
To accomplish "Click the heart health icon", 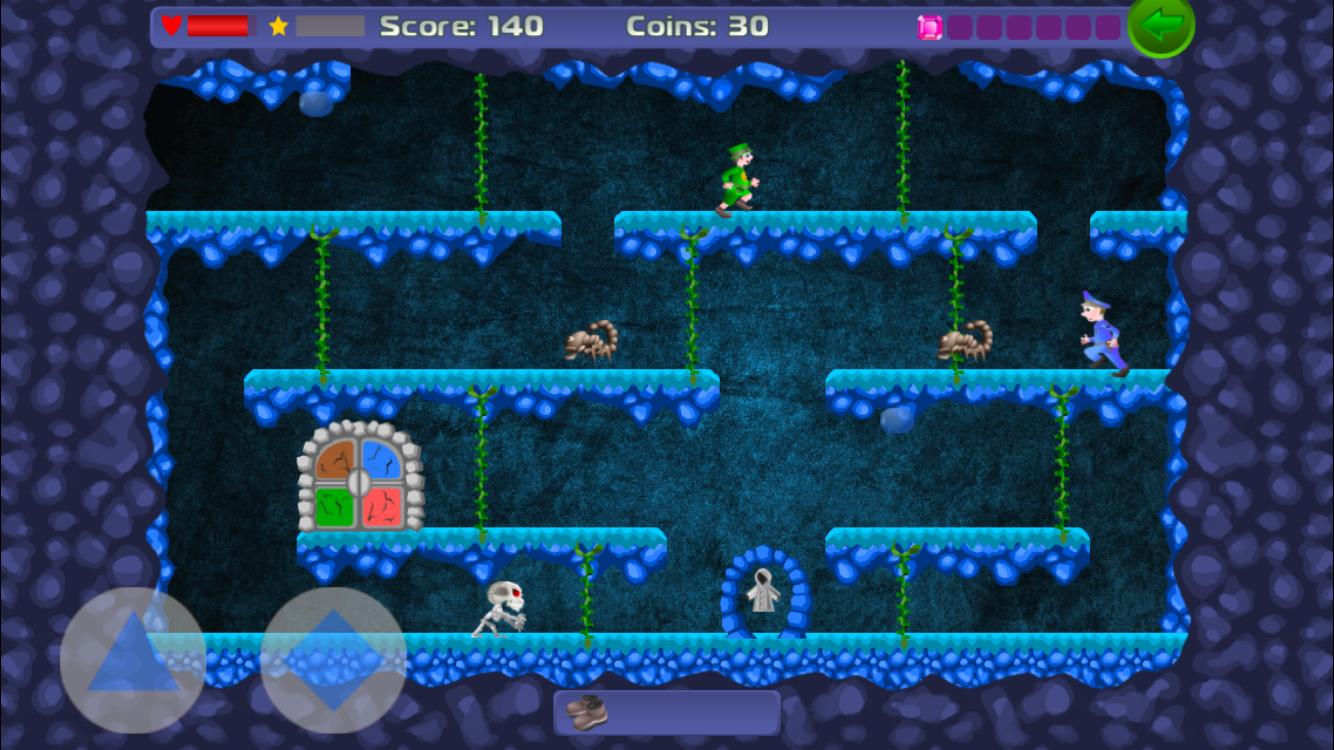I will (x=172, y=26).
